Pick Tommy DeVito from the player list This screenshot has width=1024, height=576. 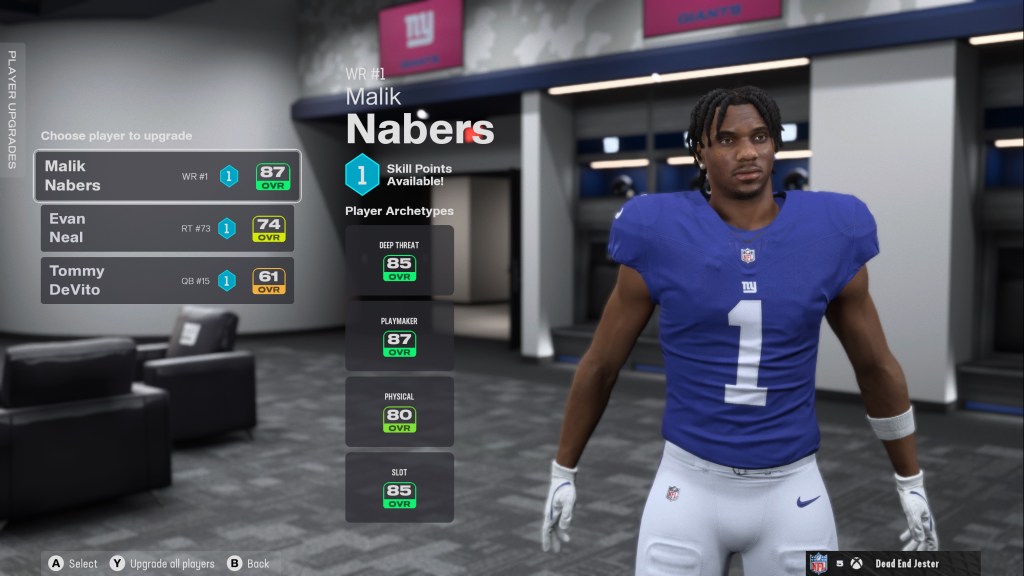pyautogui.click(x=167, y=280)
